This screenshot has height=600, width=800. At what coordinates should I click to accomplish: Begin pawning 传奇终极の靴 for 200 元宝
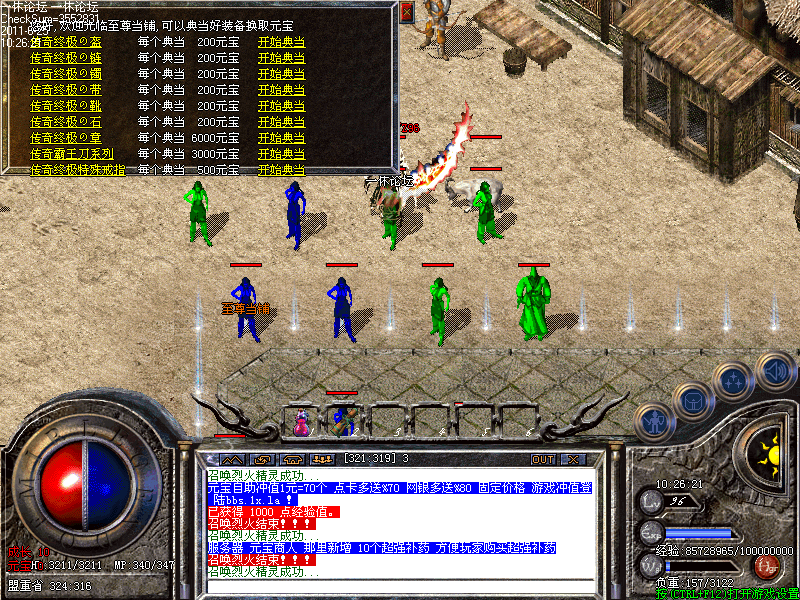(281, 106)
